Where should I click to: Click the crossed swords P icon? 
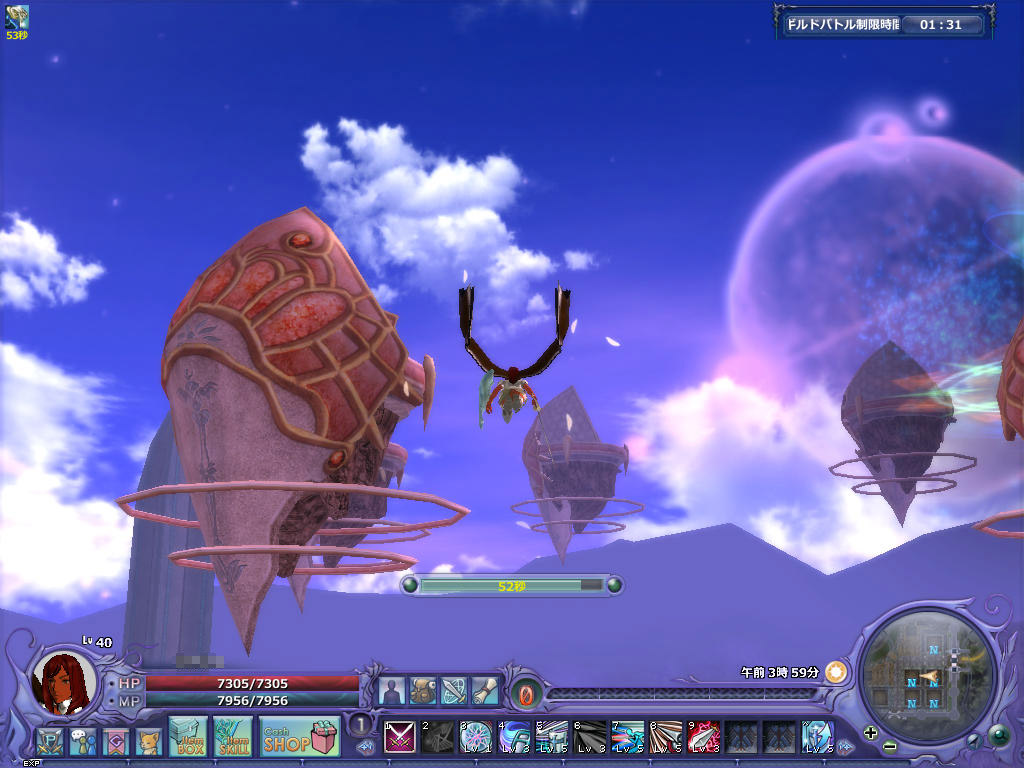(x=49, y=741)
